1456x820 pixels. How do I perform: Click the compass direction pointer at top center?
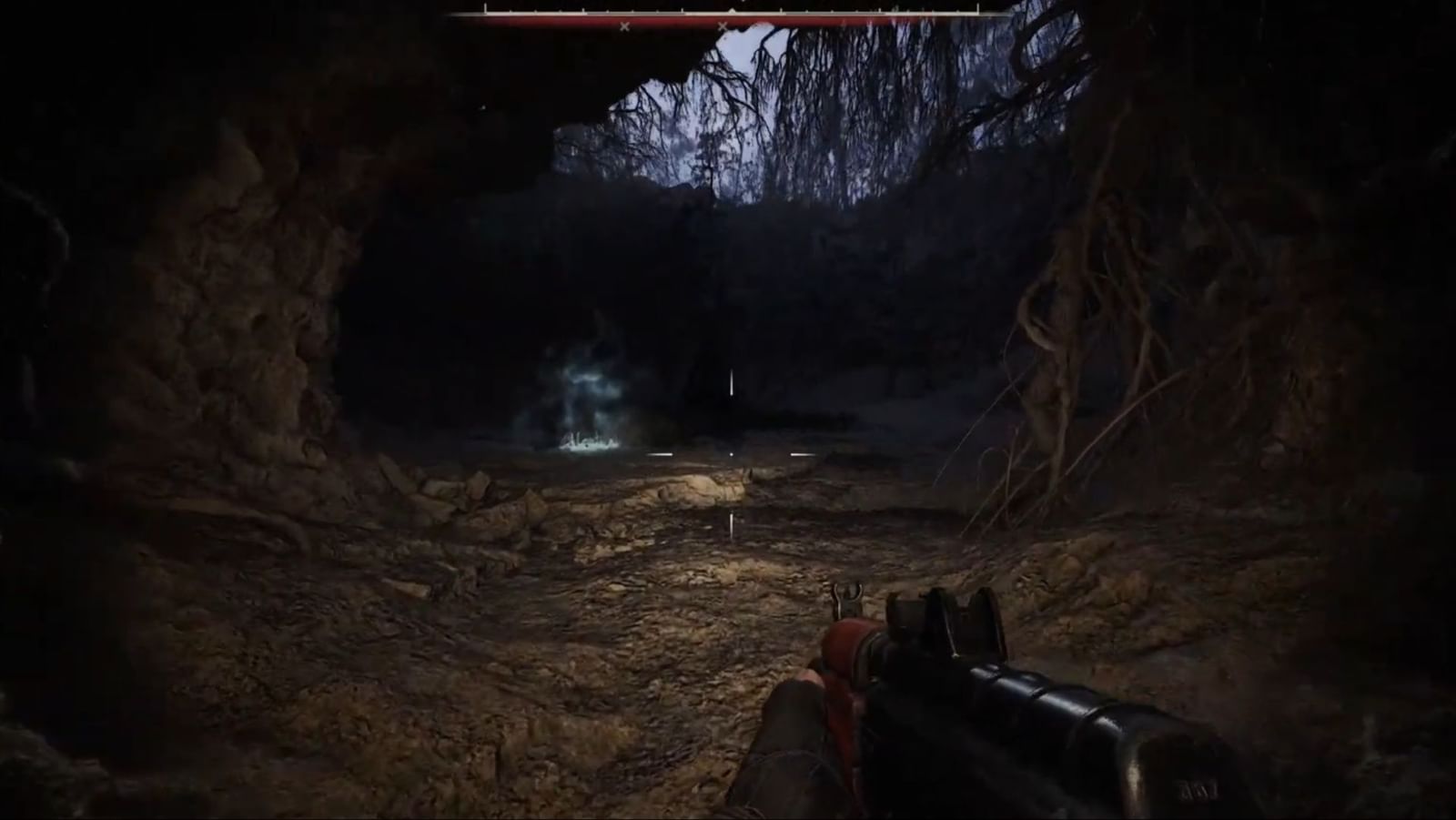733,11
